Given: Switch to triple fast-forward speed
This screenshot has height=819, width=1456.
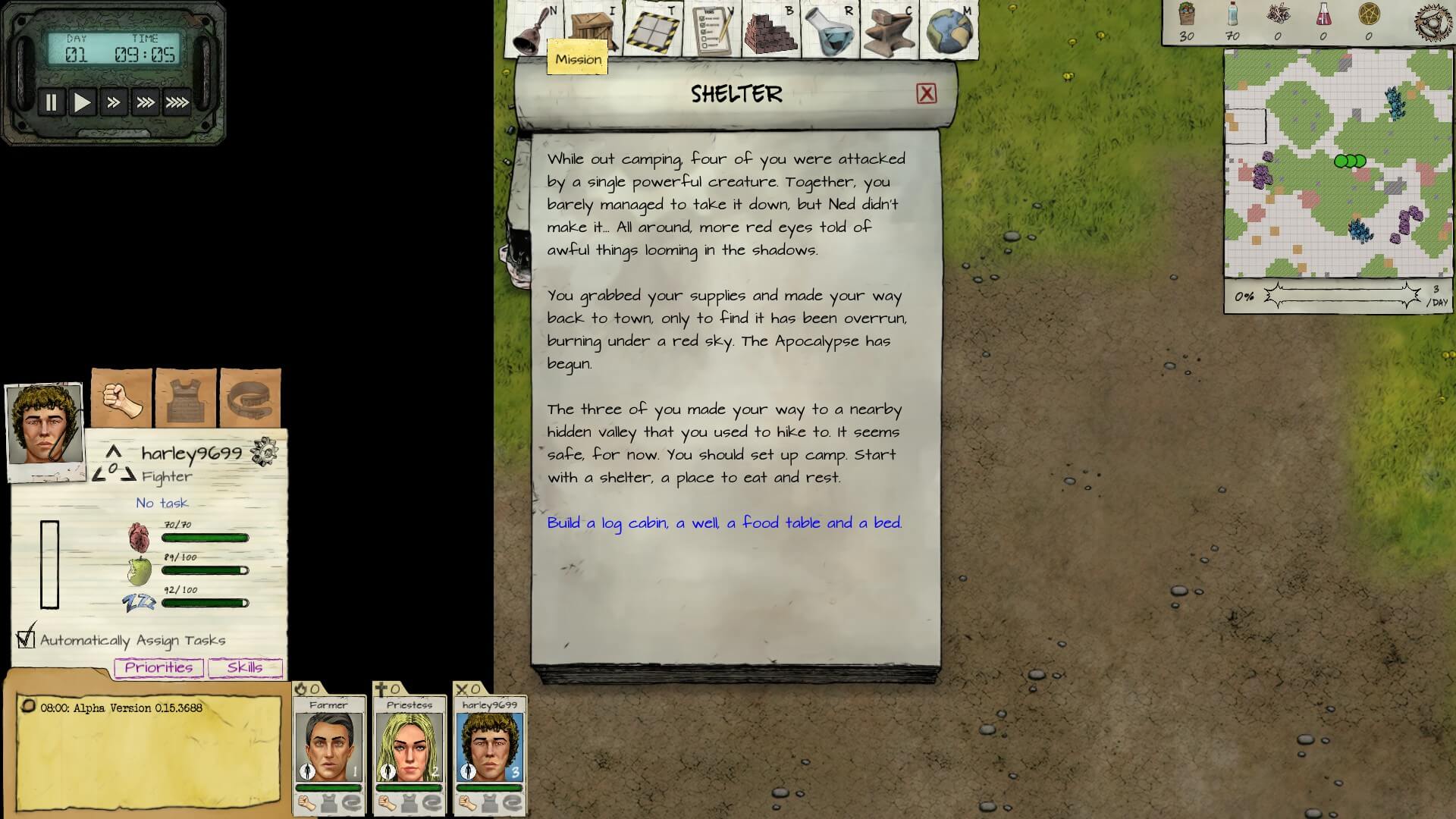Looking at the screenshot, I should pyautogui.click(x=145, y=102).
